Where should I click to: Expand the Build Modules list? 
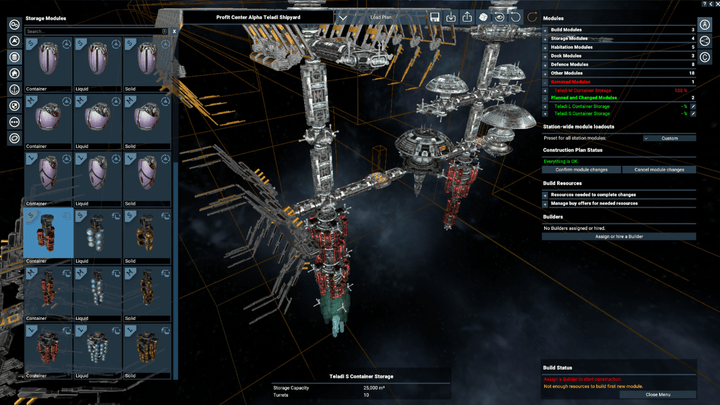pos(546,29)
